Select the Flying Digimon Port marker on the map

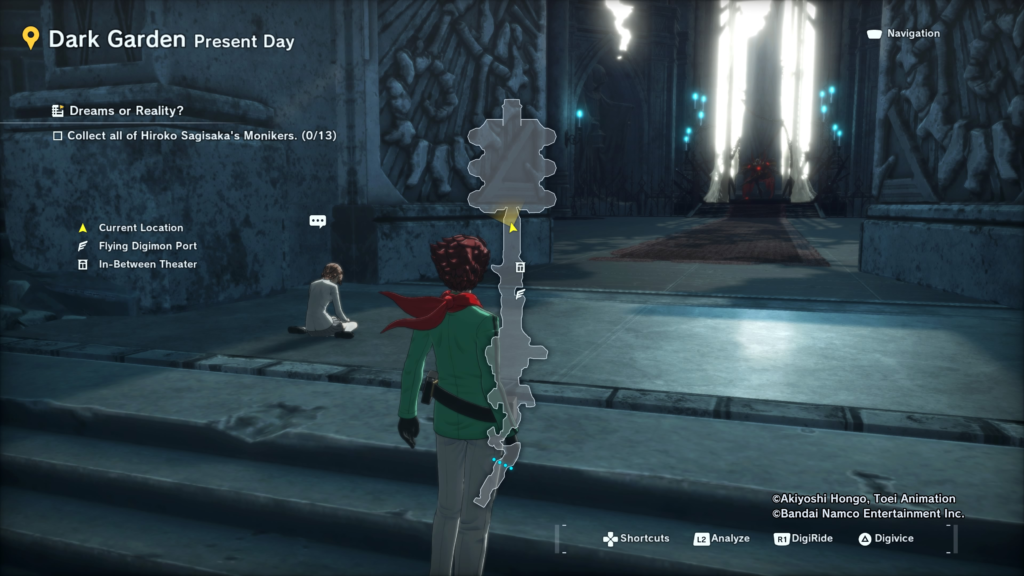point(520,293)
